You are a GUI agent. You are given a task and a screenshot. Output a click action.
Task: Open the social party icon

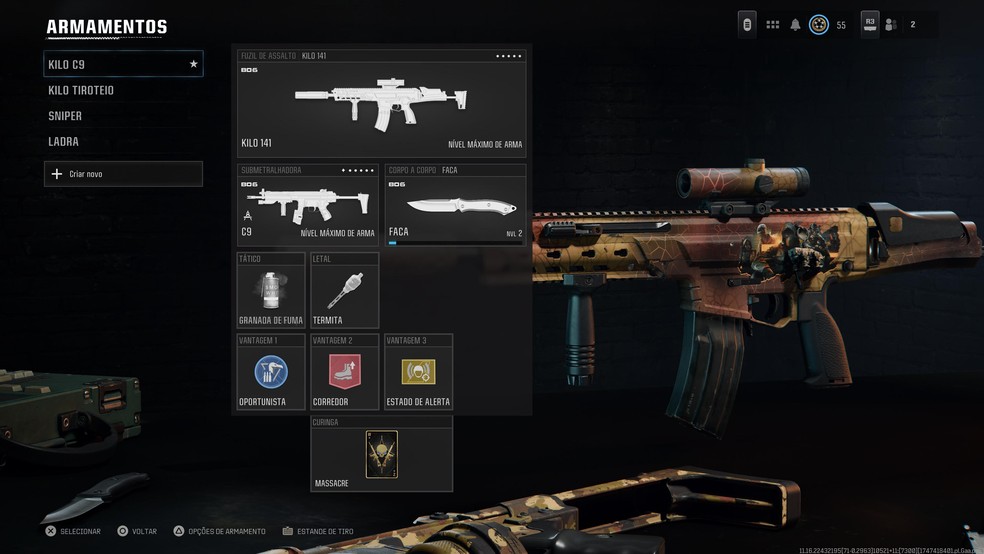tap(891, 25)
